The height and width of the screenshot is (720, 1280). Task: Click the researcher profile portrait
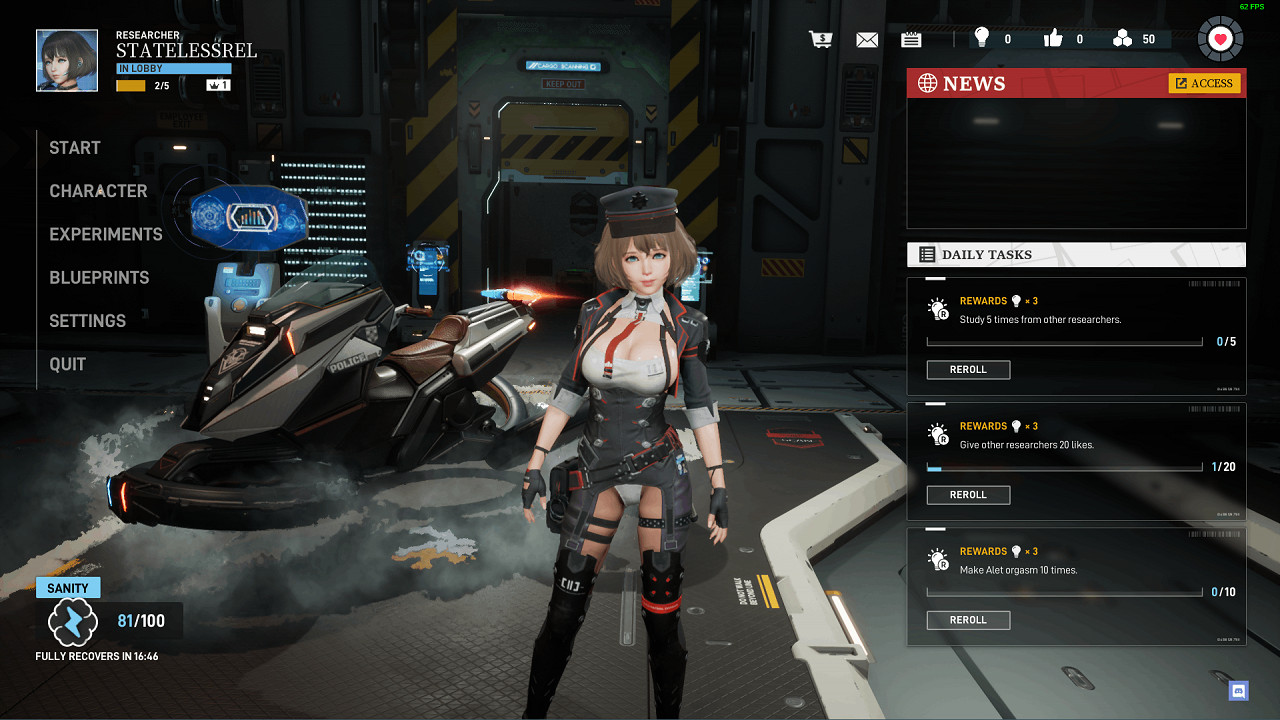tap(67, 60)
